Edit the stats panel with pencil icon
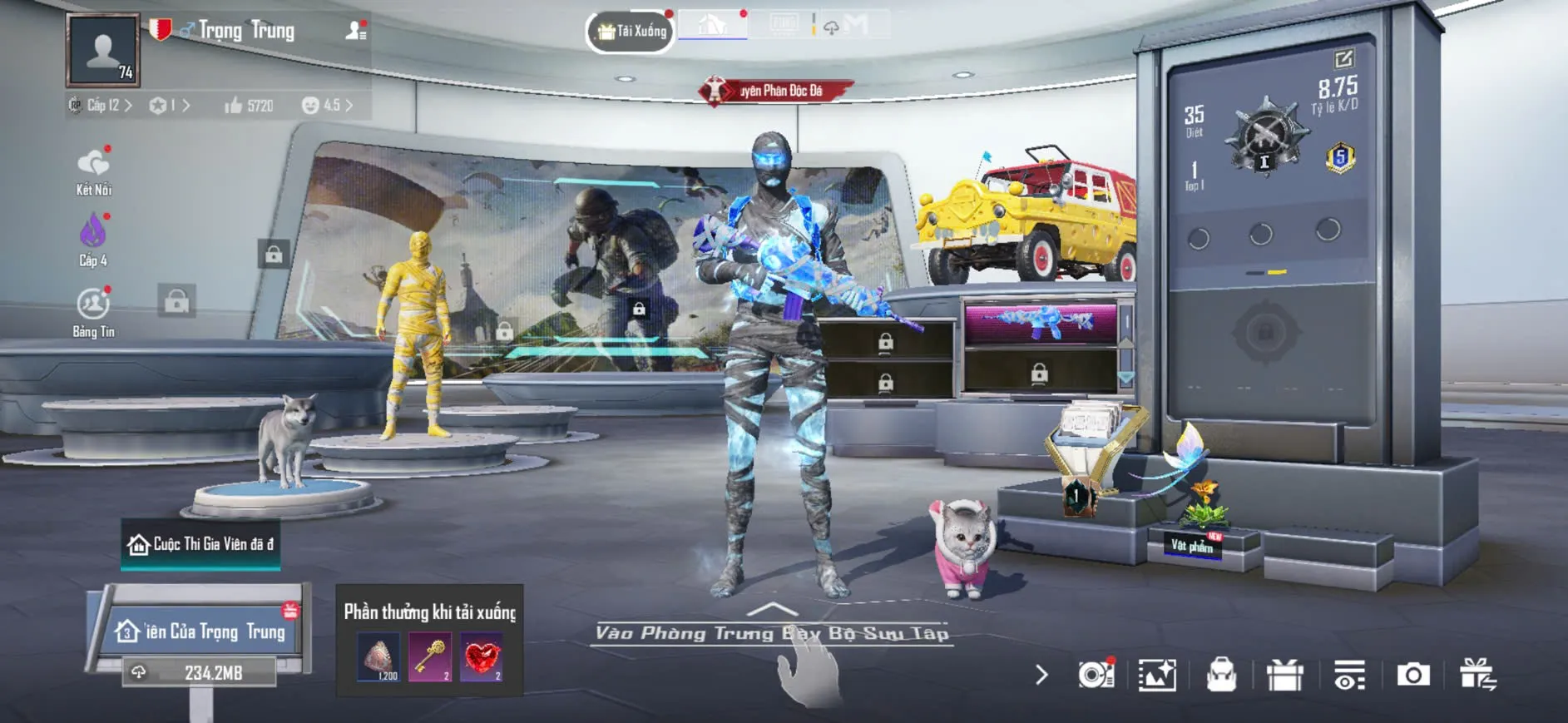The width and height of the screenshot is (1568, 723). pos(1343,58)
